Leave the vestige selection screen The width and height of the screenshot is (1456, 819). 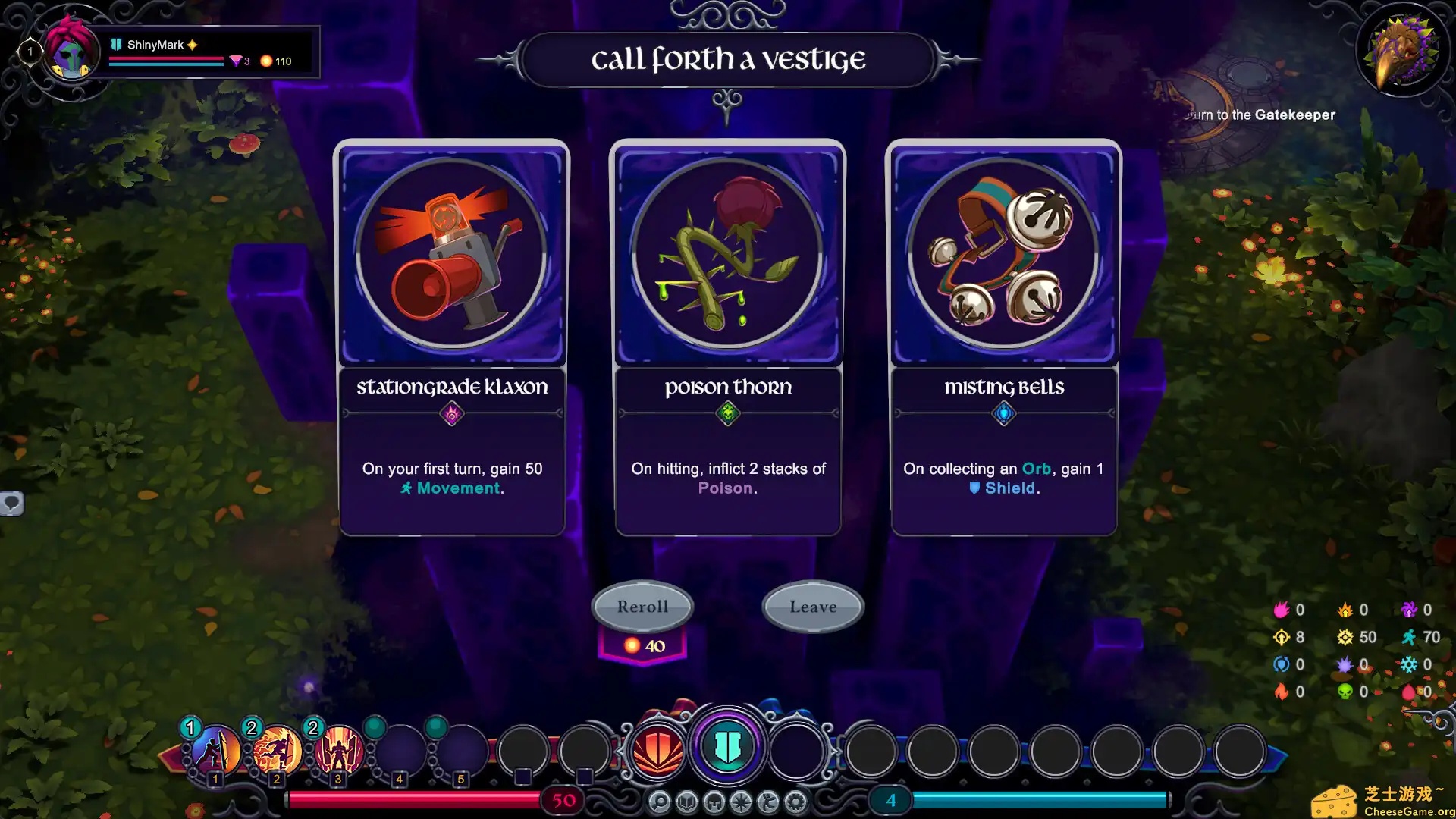(x=813, y=607)
